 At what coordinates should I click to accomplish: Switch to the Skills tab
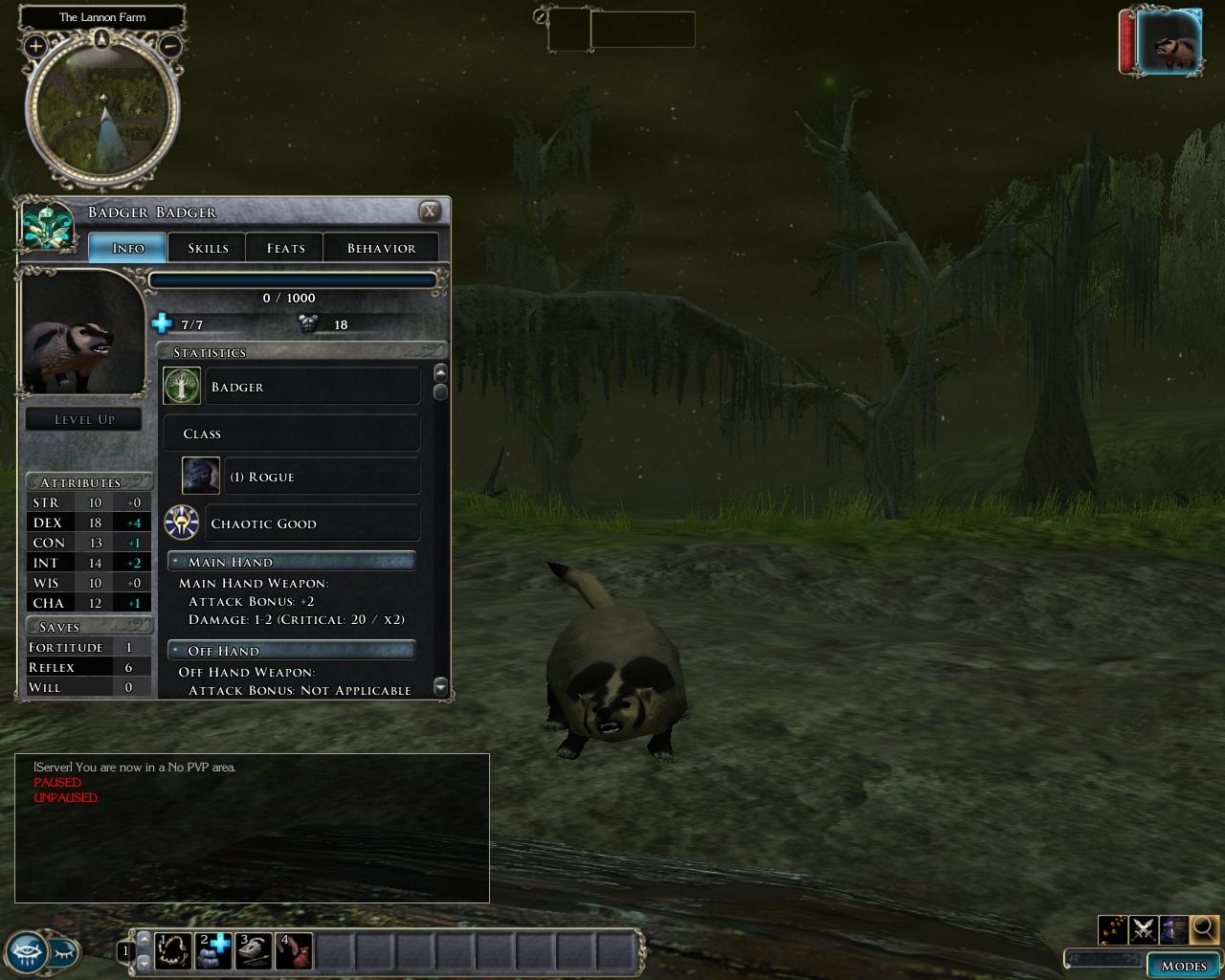[x=208, y=248]
